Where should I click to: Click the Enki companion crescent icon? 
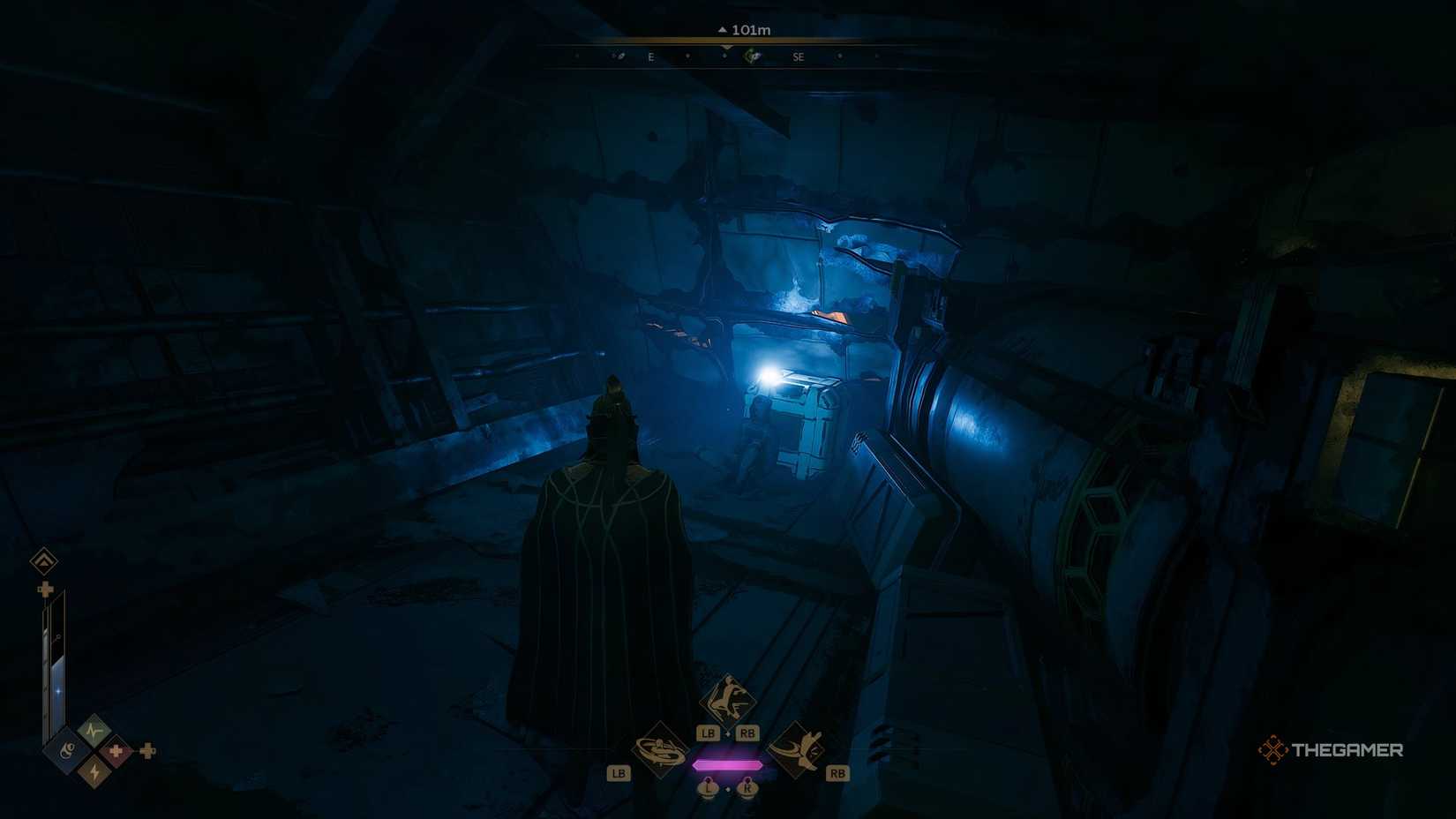[69, 749]
